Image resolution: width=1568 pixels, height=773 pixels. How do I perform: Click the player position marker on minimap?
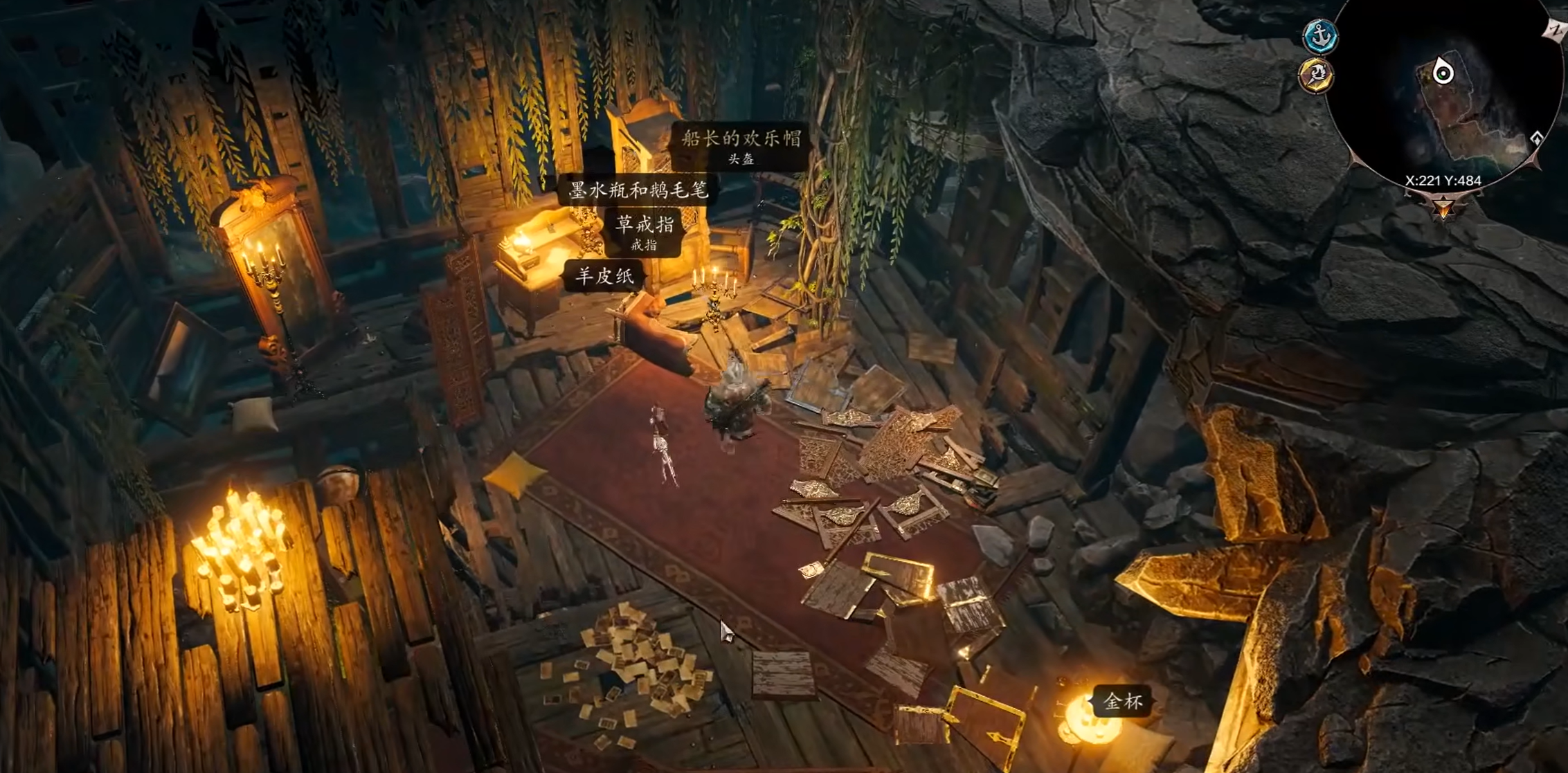[1443, 71]
